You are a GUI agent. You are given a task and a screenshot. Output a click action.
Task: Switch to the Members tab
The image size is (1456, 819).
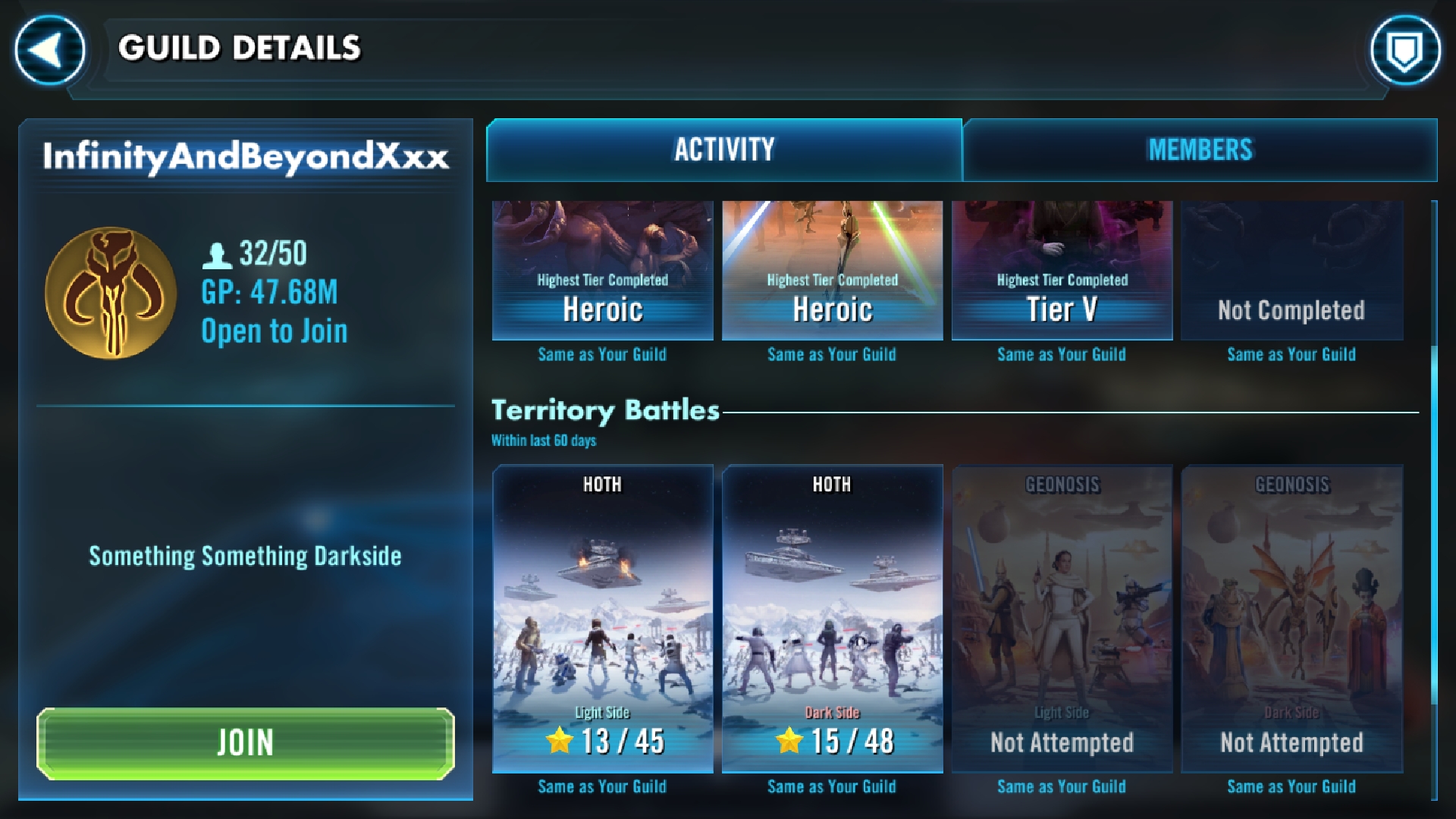[1200, 150]
